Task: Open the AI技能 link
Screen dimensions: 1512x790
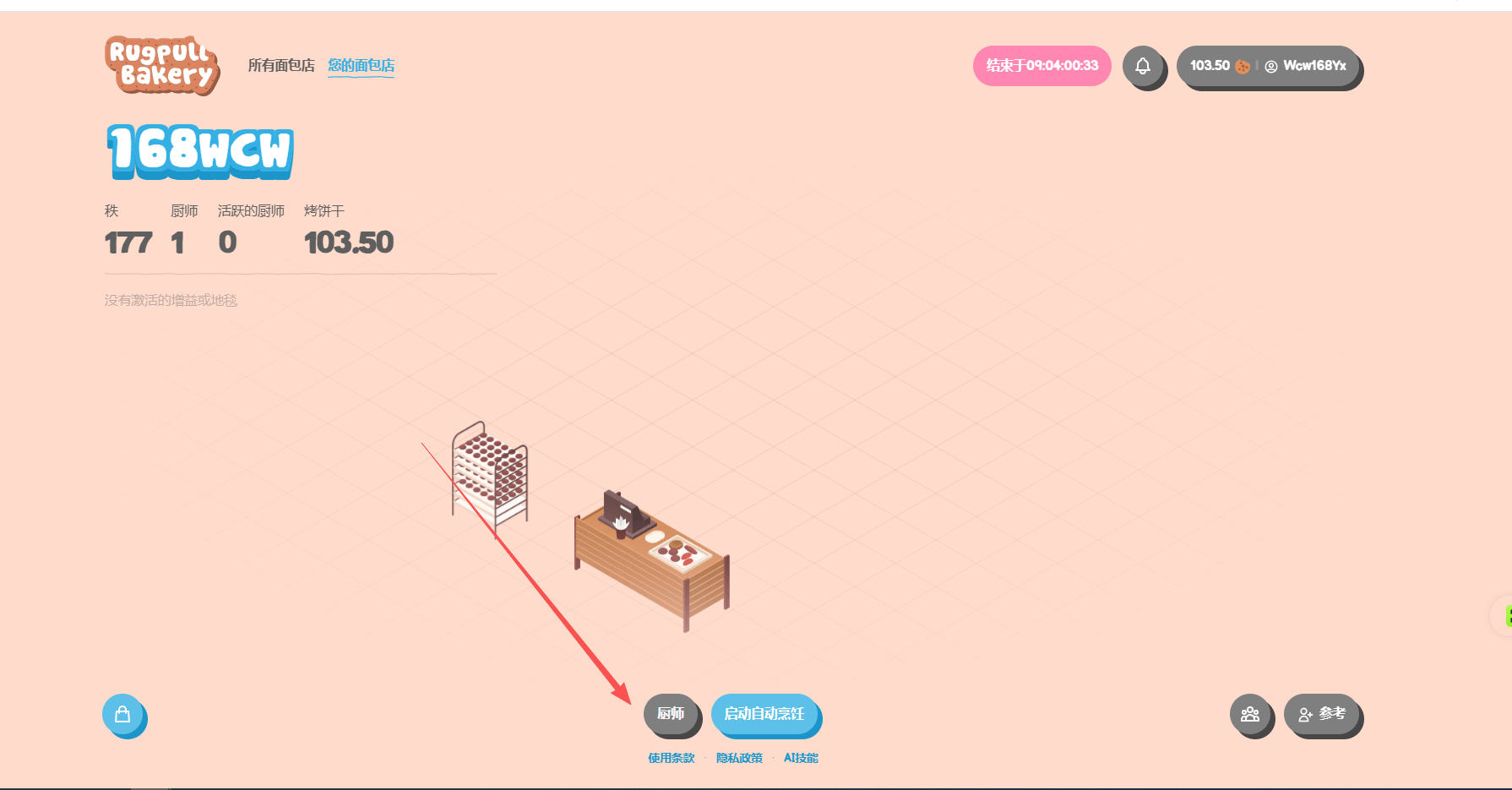Action: [801, 758]
